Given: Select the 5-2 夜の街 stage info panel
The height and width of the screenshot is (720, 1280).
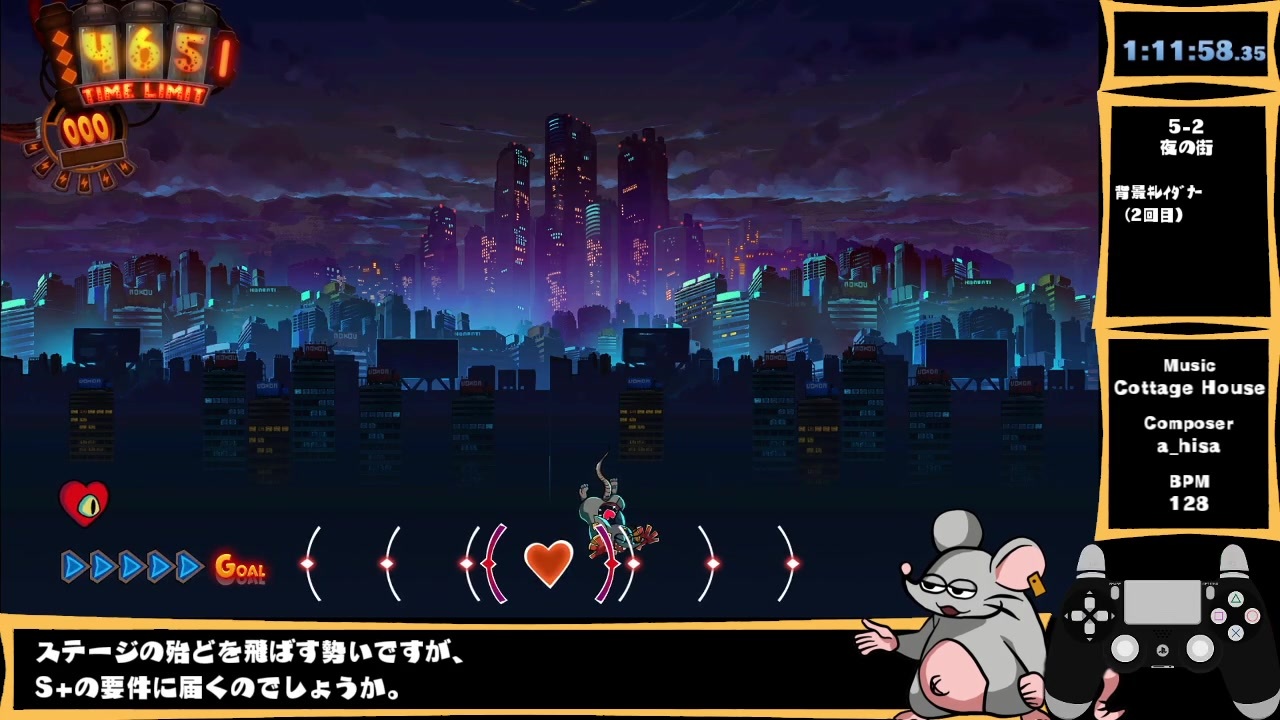Looking at the screenshot, I should click(x=1190, y=140).
